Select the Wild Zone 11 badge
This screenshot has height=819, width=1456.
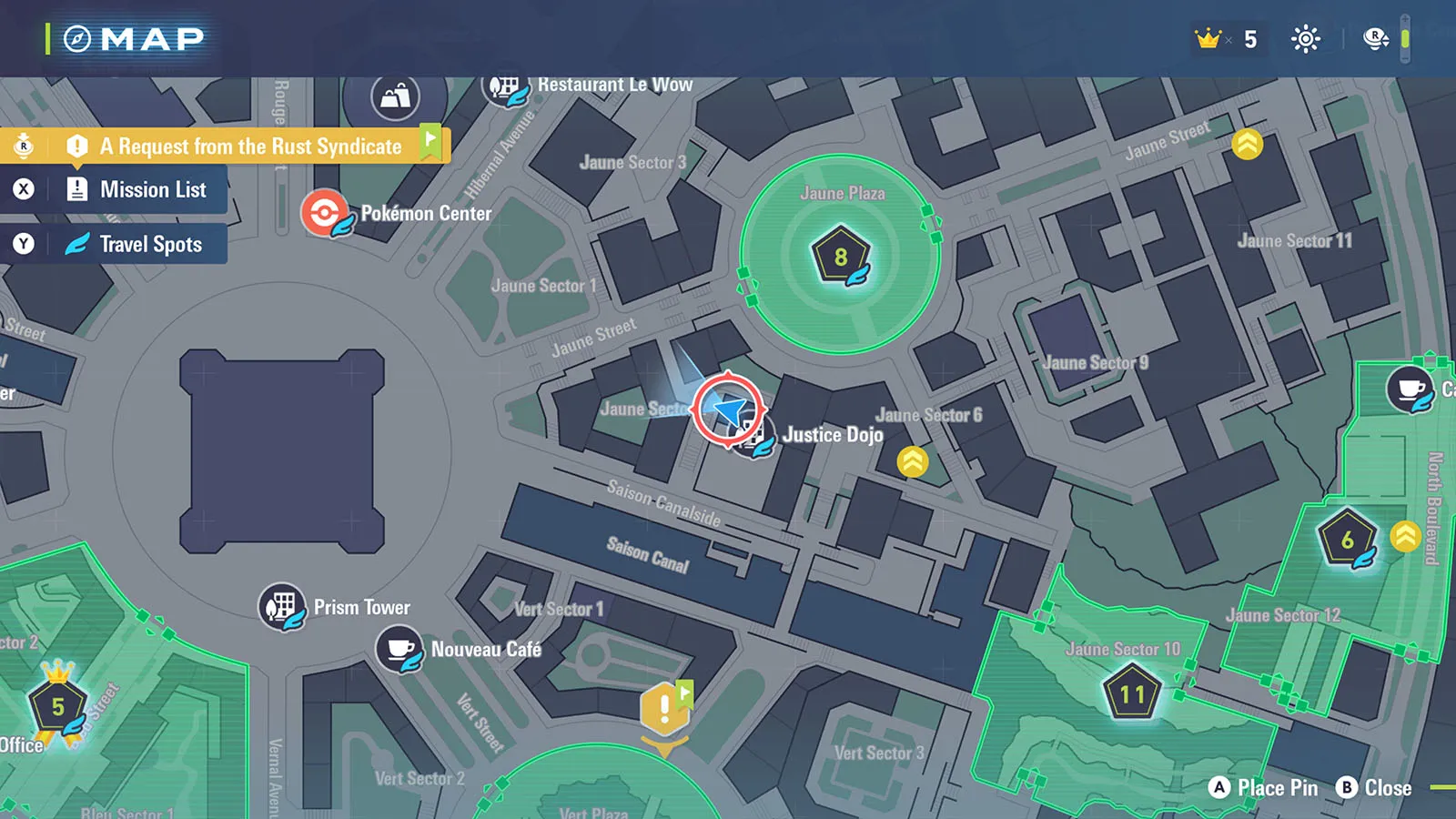click(x=1132, y=695)
